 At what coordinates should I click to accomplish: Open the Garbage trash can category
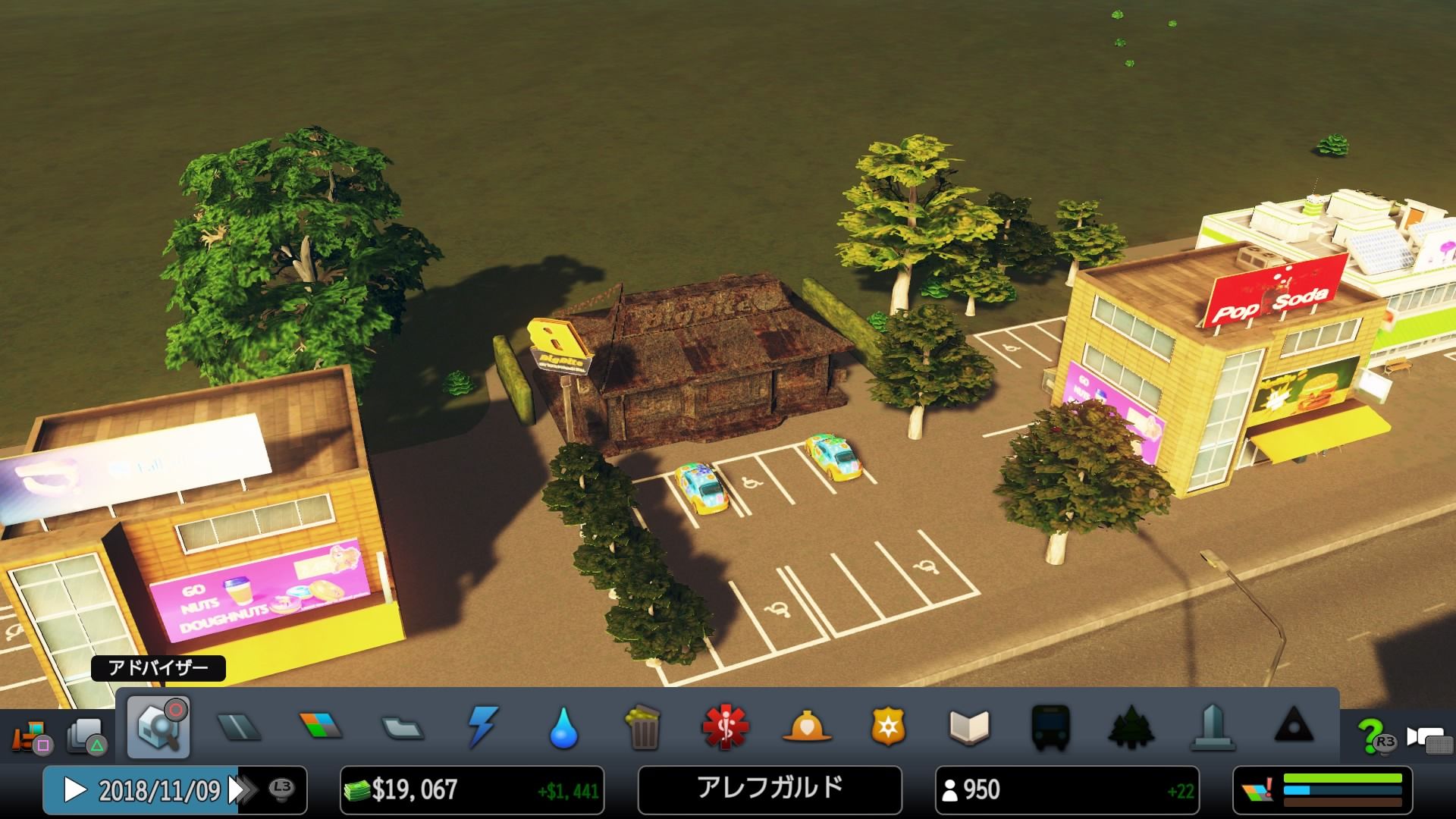pyautogui.click(x=644, y=727)
